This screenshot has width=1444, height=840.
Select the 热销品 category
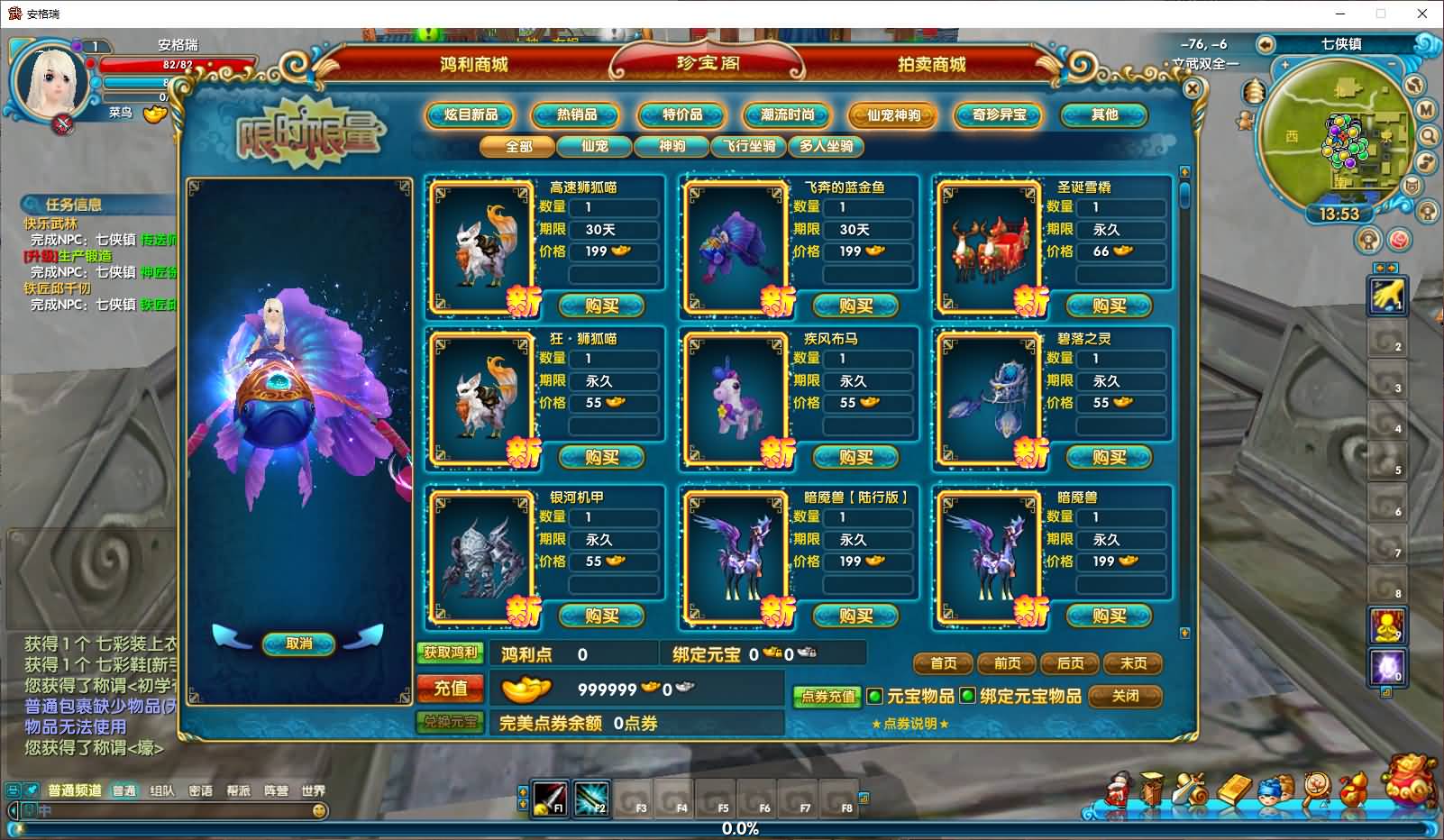pos(576,115)
